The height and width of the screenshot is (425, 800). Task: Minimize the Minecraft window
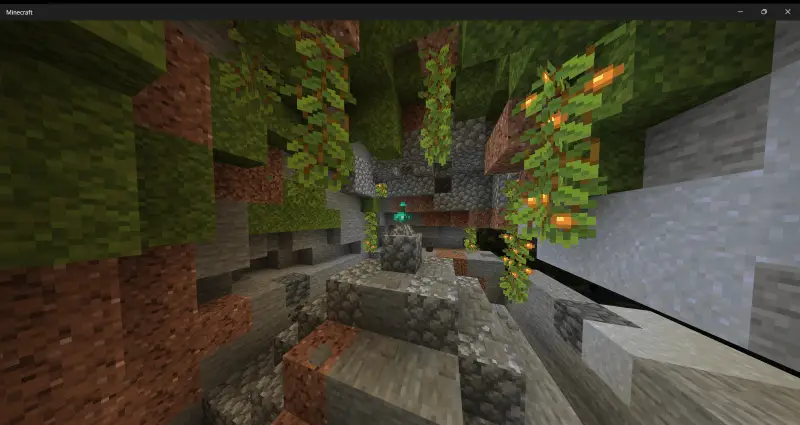740,11
